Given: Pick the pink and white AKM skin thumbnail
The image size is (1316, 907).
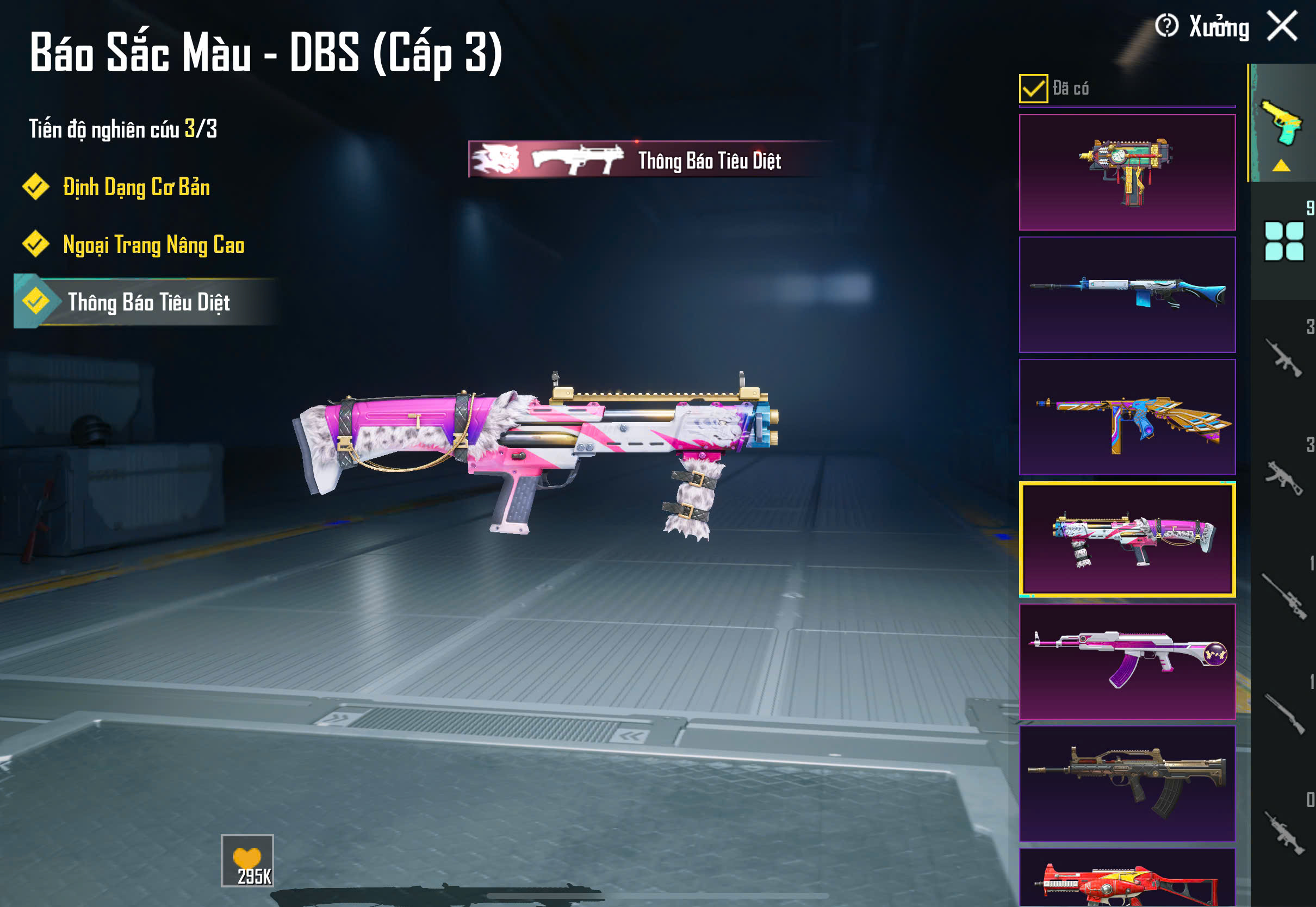Looking at the screenshot, I should [x=1127, y=661].
